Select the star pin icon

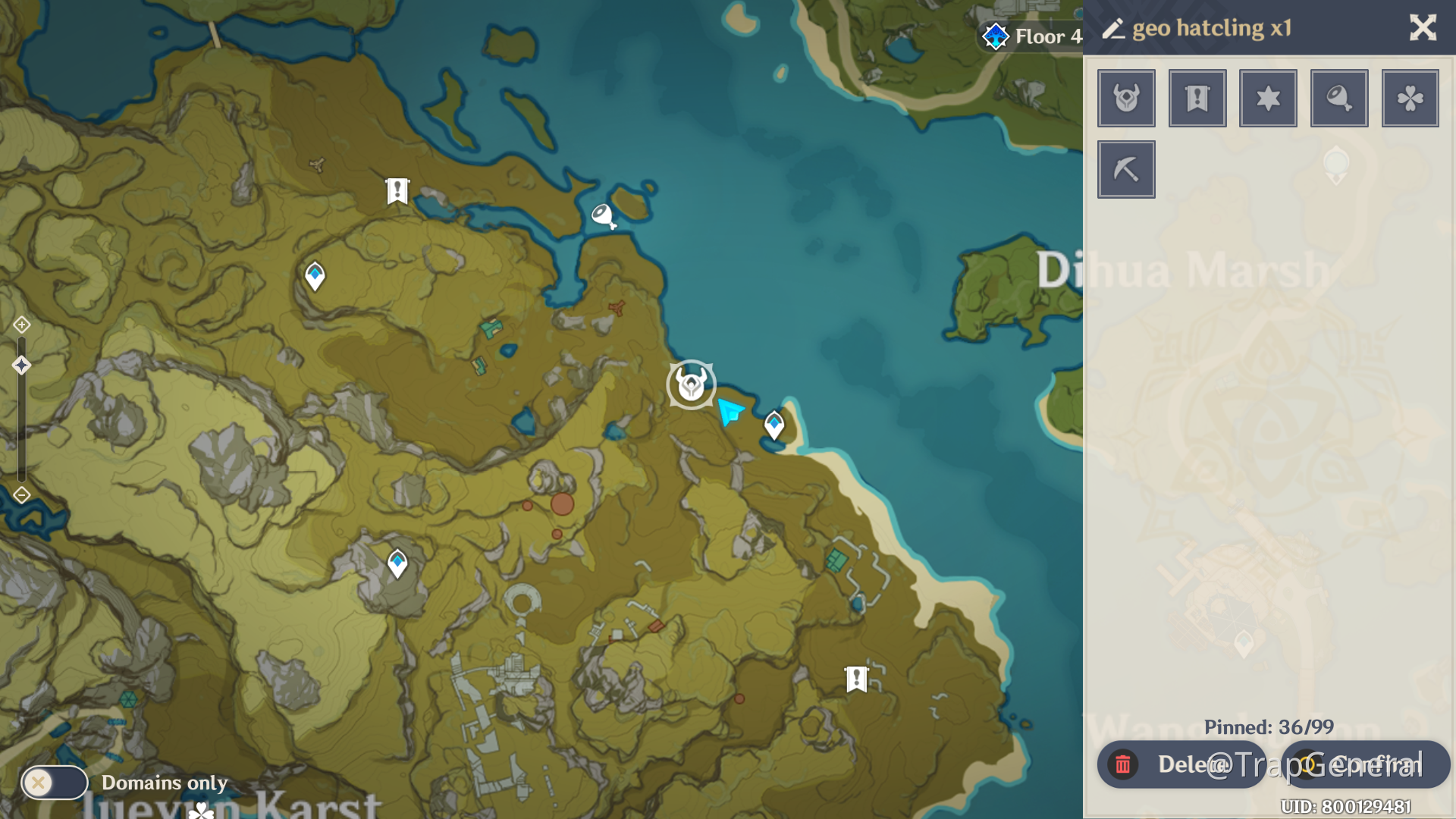[1268, 98]
